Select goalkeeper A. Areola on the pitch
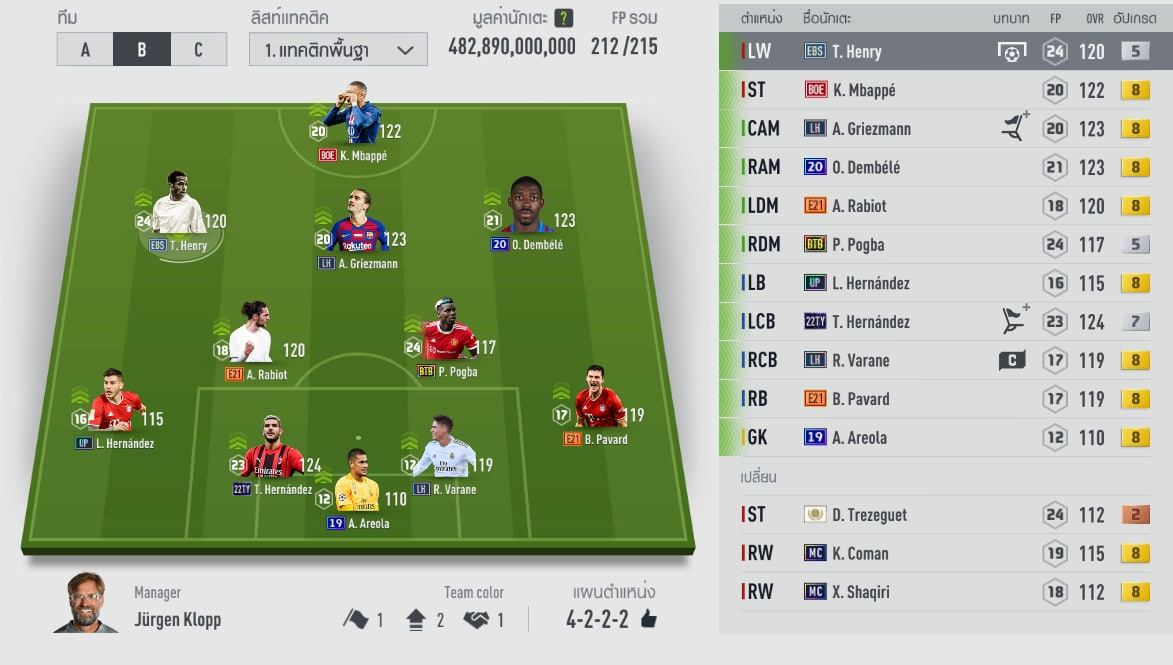Screen dimensions: 1173x665 pyautogui.click(x=357, y=483)
